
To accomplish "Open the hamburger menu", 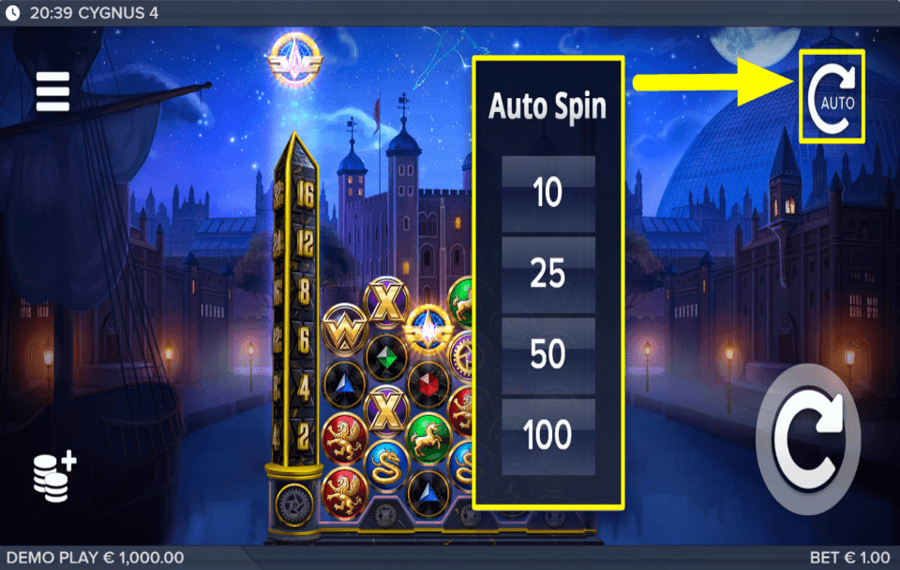I will click(52, 92).
